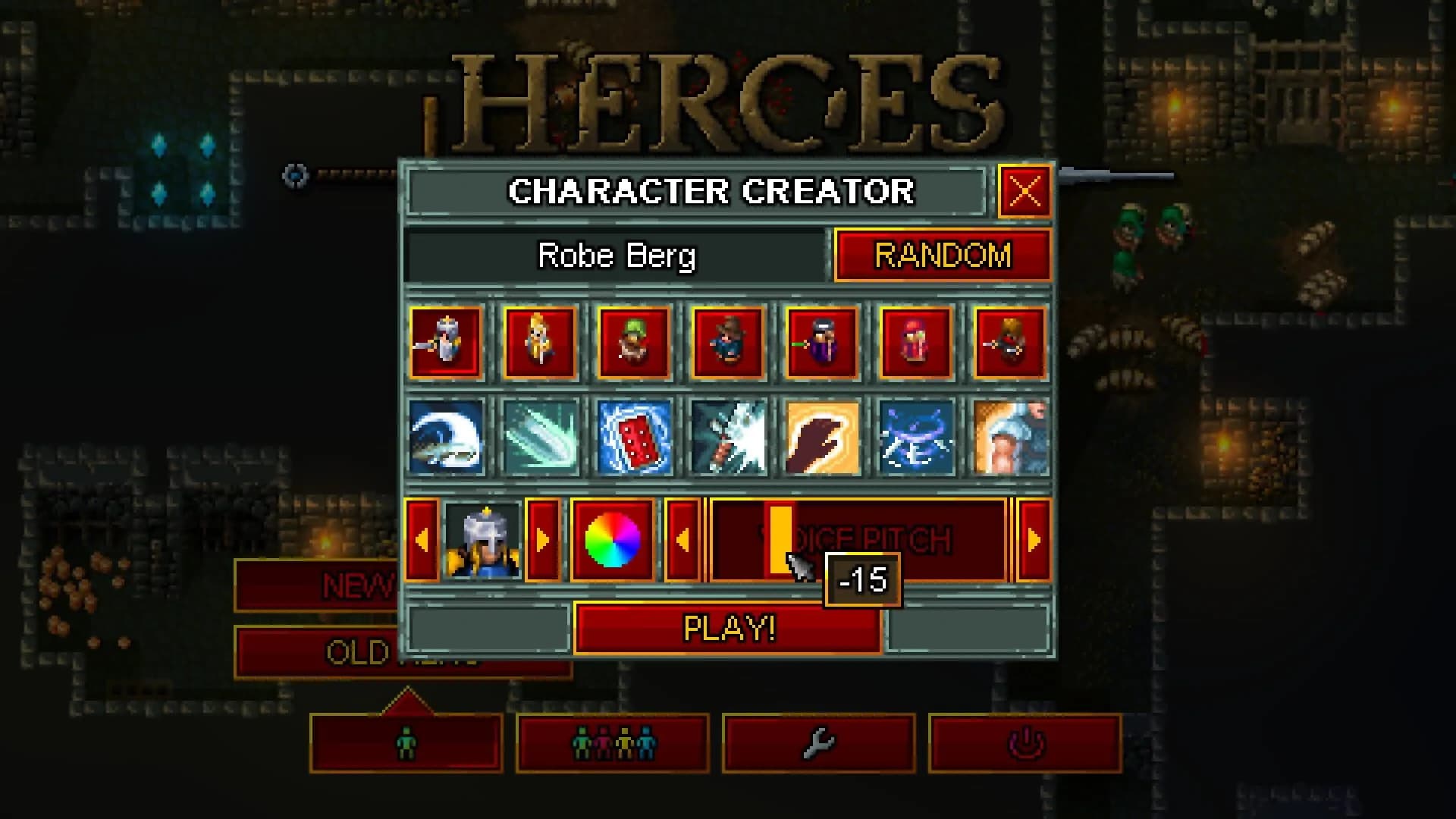The height and width of the screenshot is (819, 1456).
Task: Increase voice pitch with right arrow
Action: 1033,539
